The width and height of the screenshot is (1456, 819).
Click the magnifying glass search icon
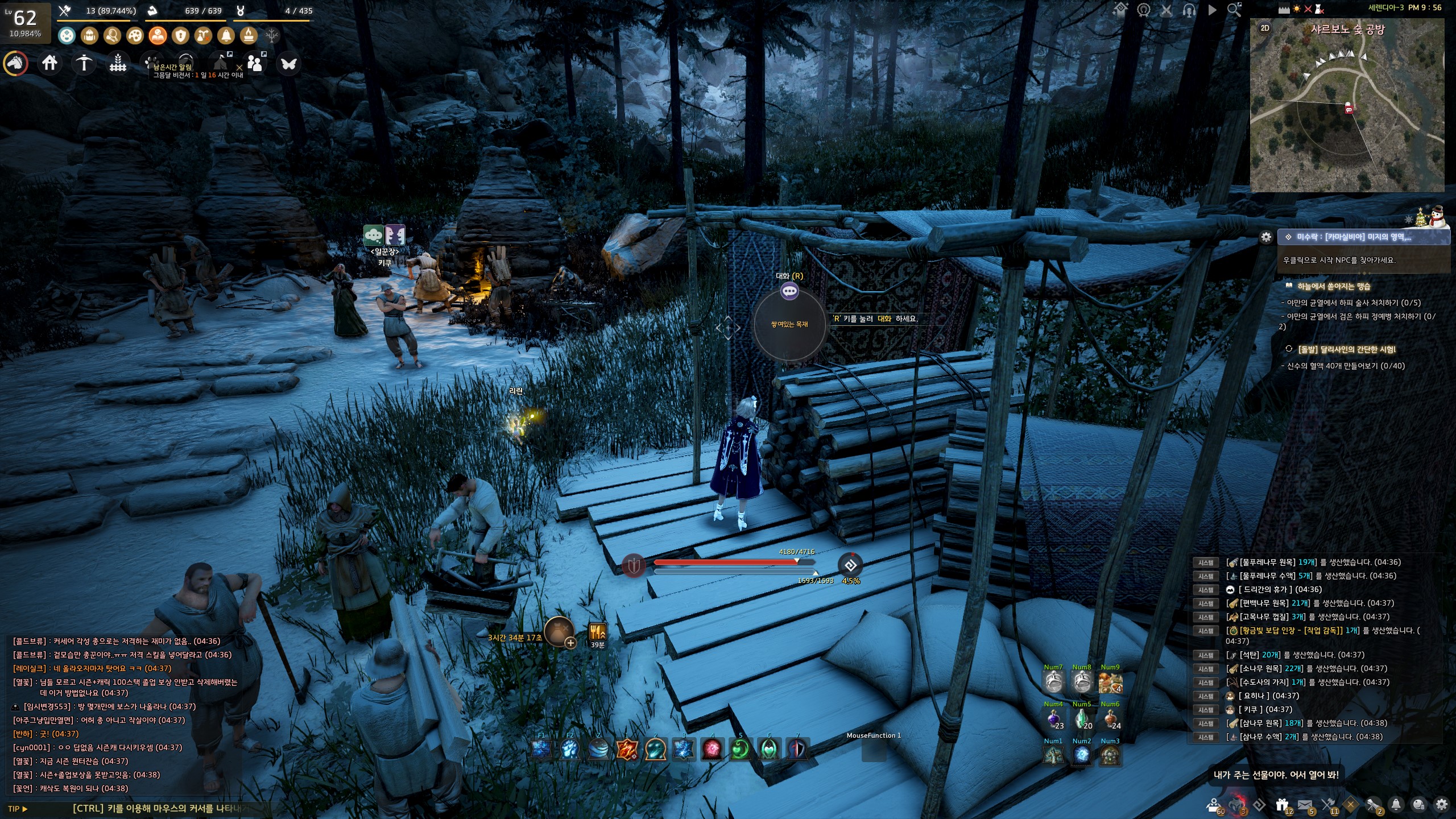(1234, 10)
